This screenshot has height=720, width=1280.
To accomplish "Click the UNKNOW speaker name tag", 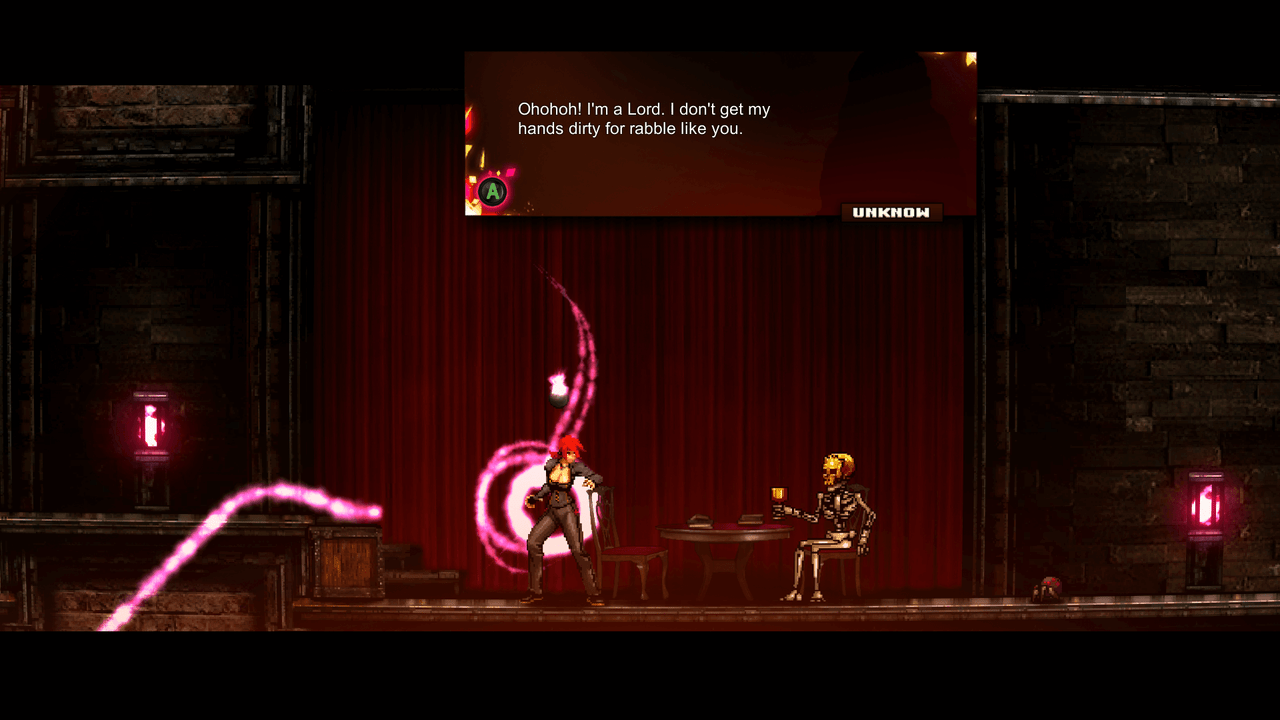I will coord(892,211).
